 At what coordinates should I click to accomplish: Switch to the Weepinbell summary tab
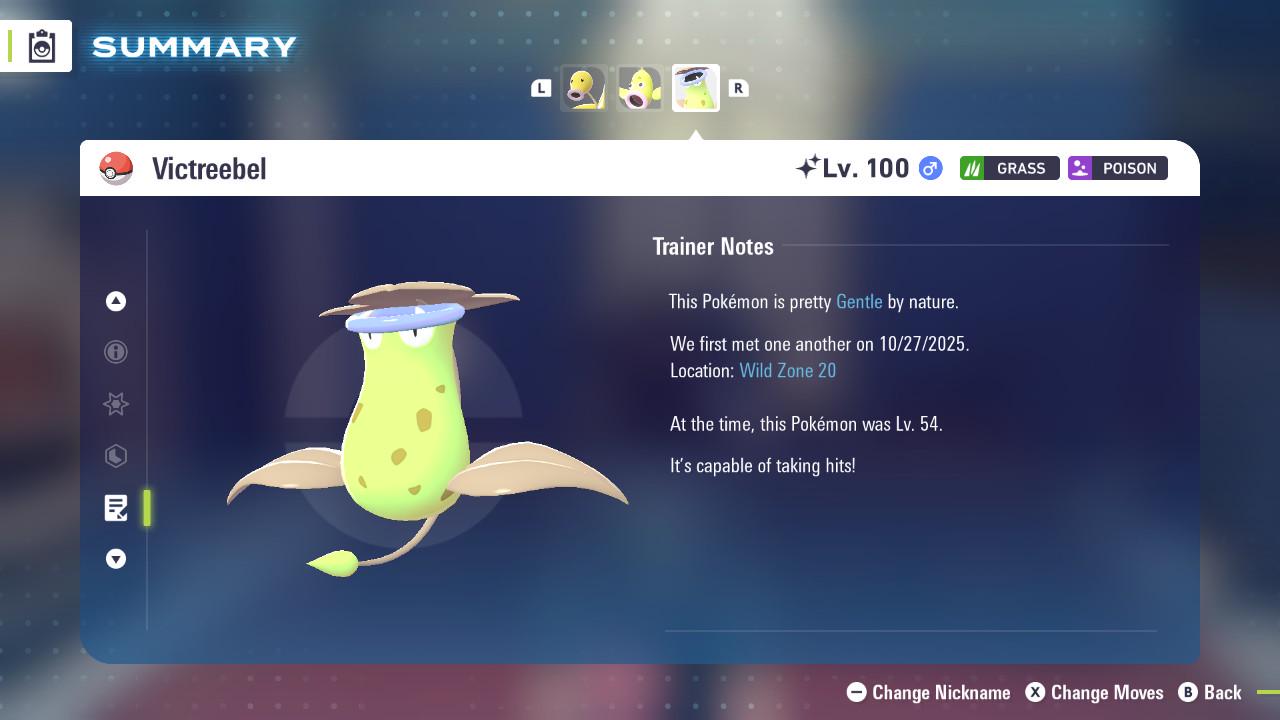[639, 88]
